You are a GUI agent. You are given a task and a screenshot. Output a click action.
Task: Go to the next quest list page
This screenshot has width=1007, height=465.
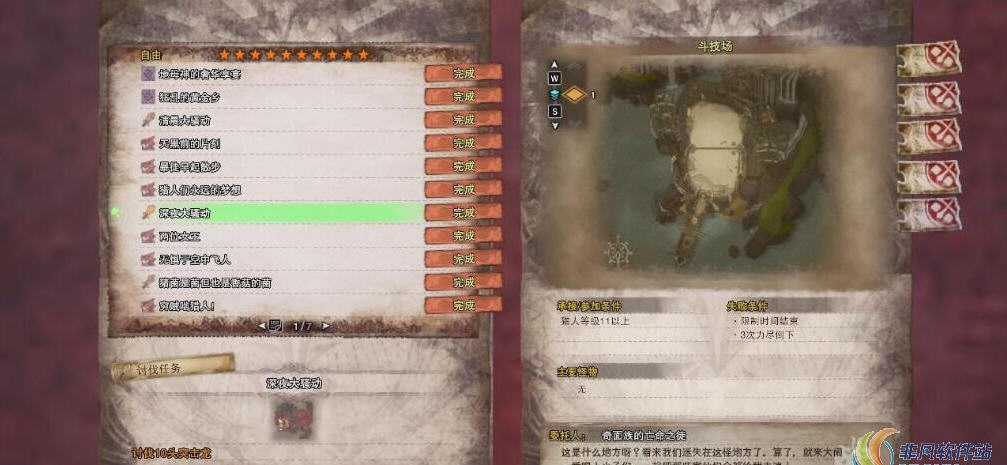tap(327, 326)
